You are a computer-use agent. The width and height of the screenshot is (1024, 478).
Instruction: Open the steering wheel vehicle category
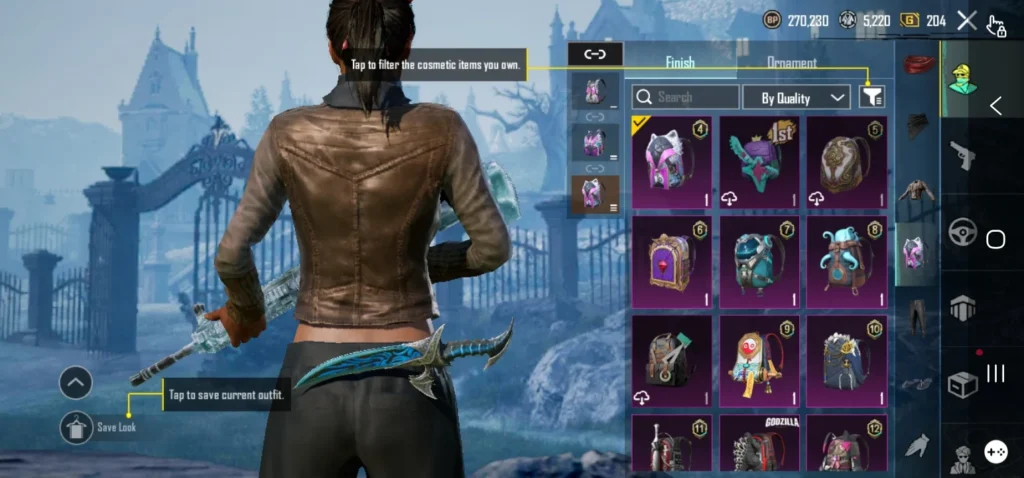pos(962,232)
